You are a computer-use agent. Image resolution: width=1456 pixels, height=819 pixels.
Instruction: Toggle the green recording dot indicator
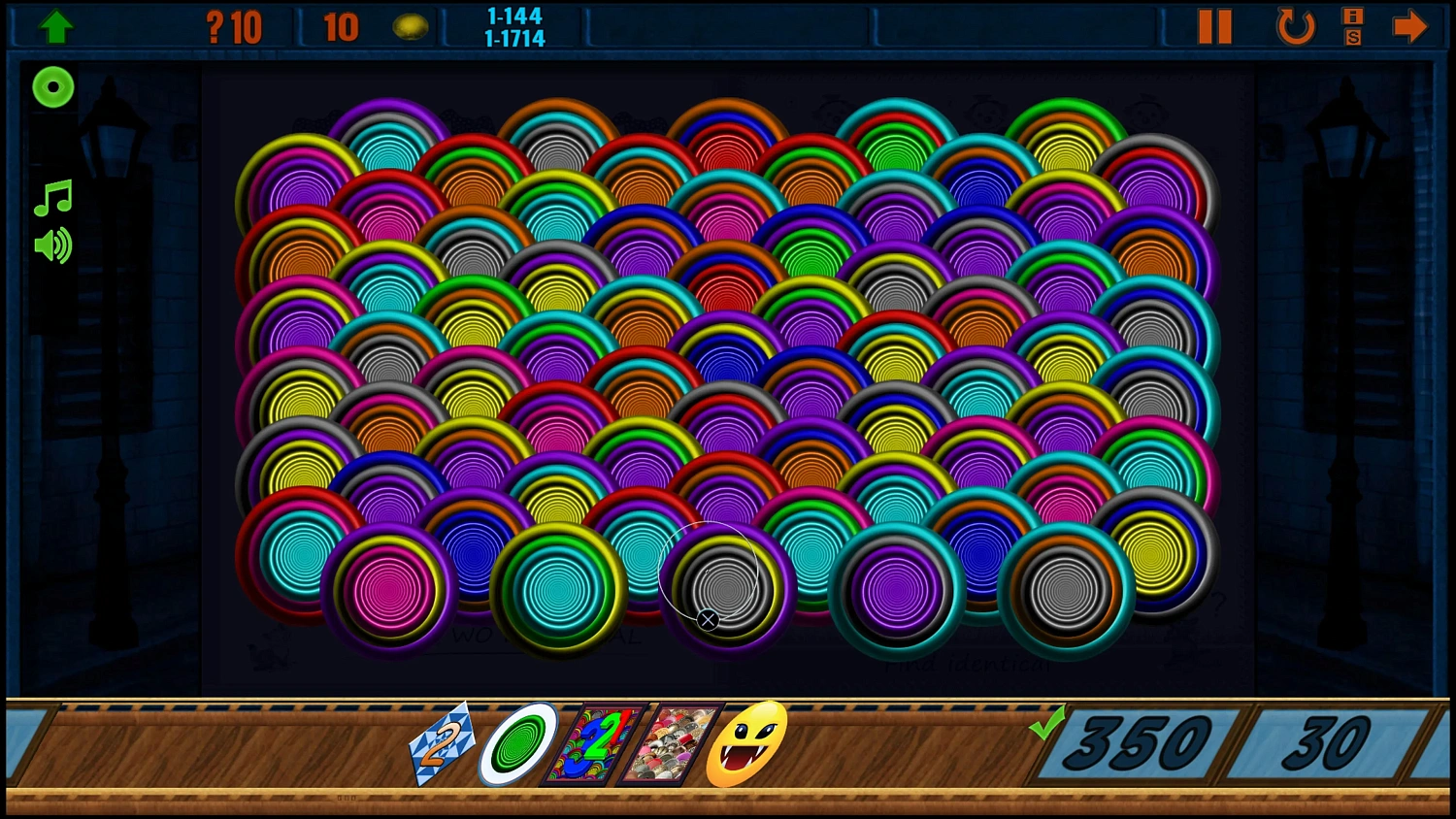click(x=53, y=87)
